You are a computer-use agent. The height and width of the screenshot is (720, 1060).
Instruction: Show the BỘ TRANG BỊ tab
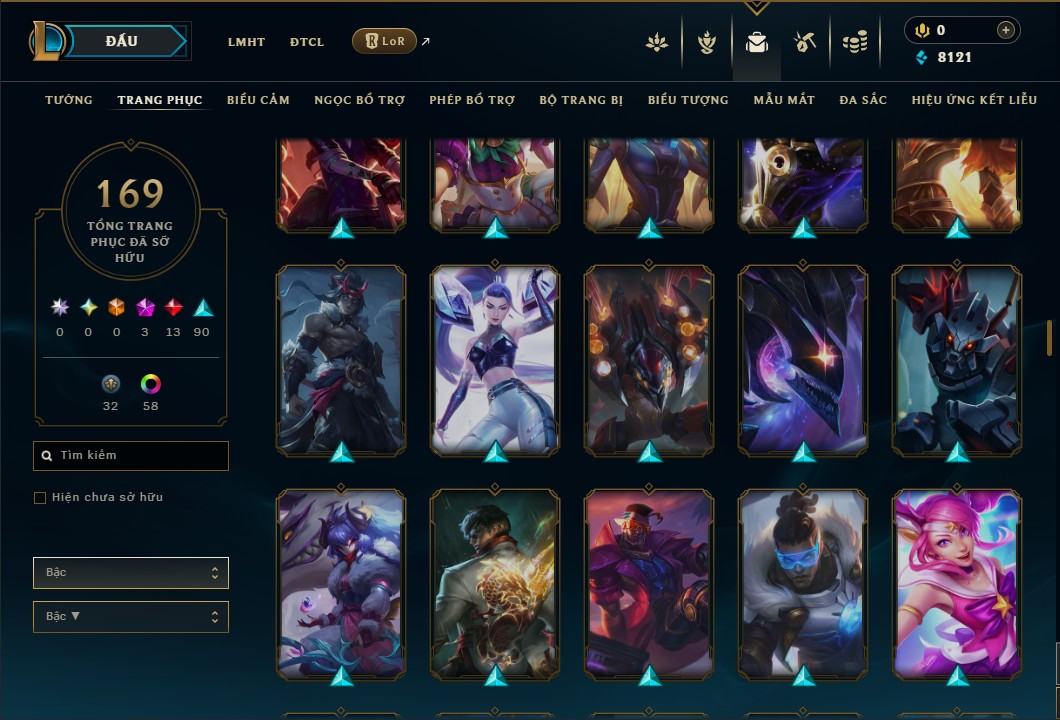coord(581,100)
